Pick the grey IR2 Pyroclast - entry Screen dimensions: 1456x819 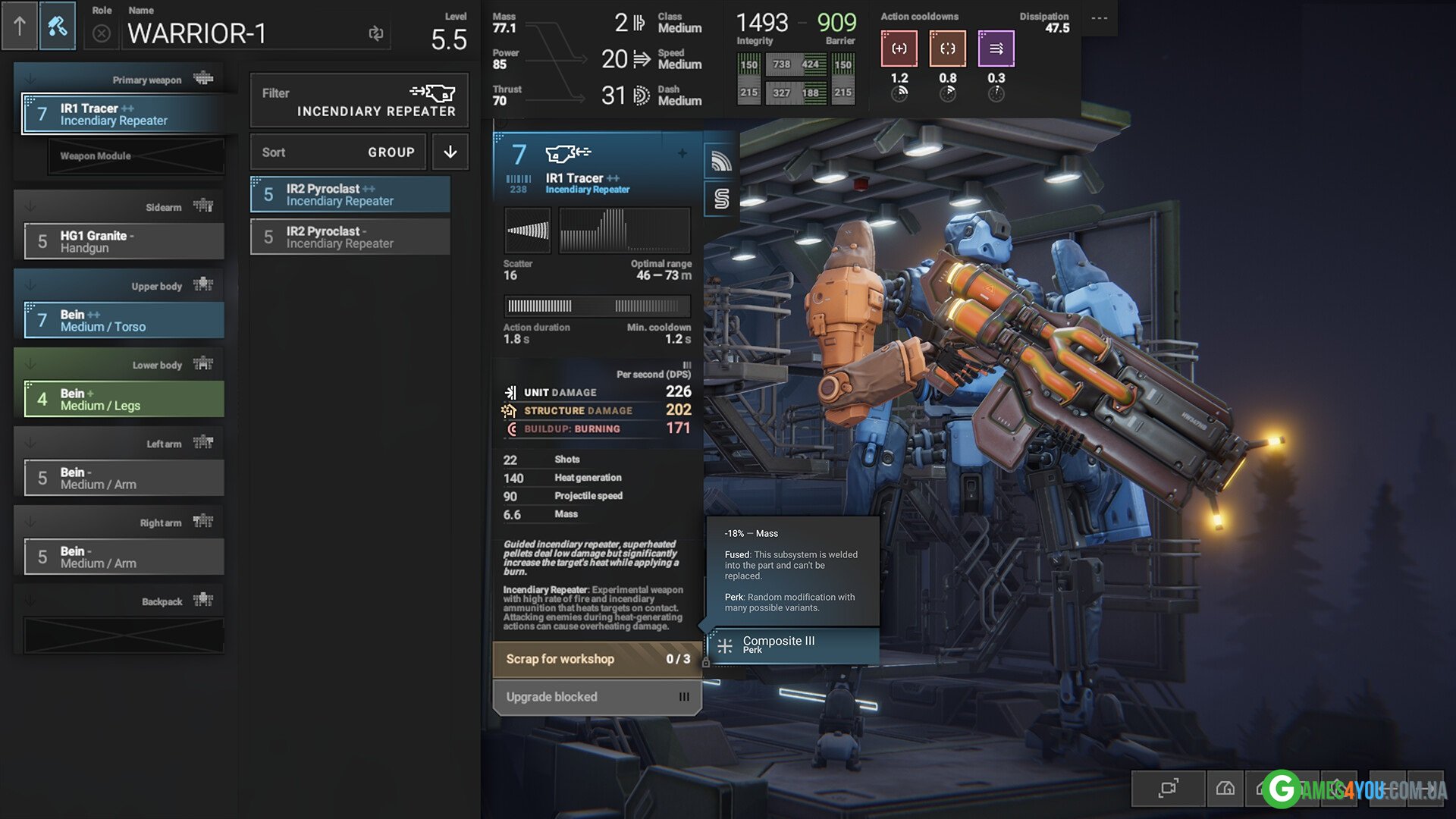(350, 237)
